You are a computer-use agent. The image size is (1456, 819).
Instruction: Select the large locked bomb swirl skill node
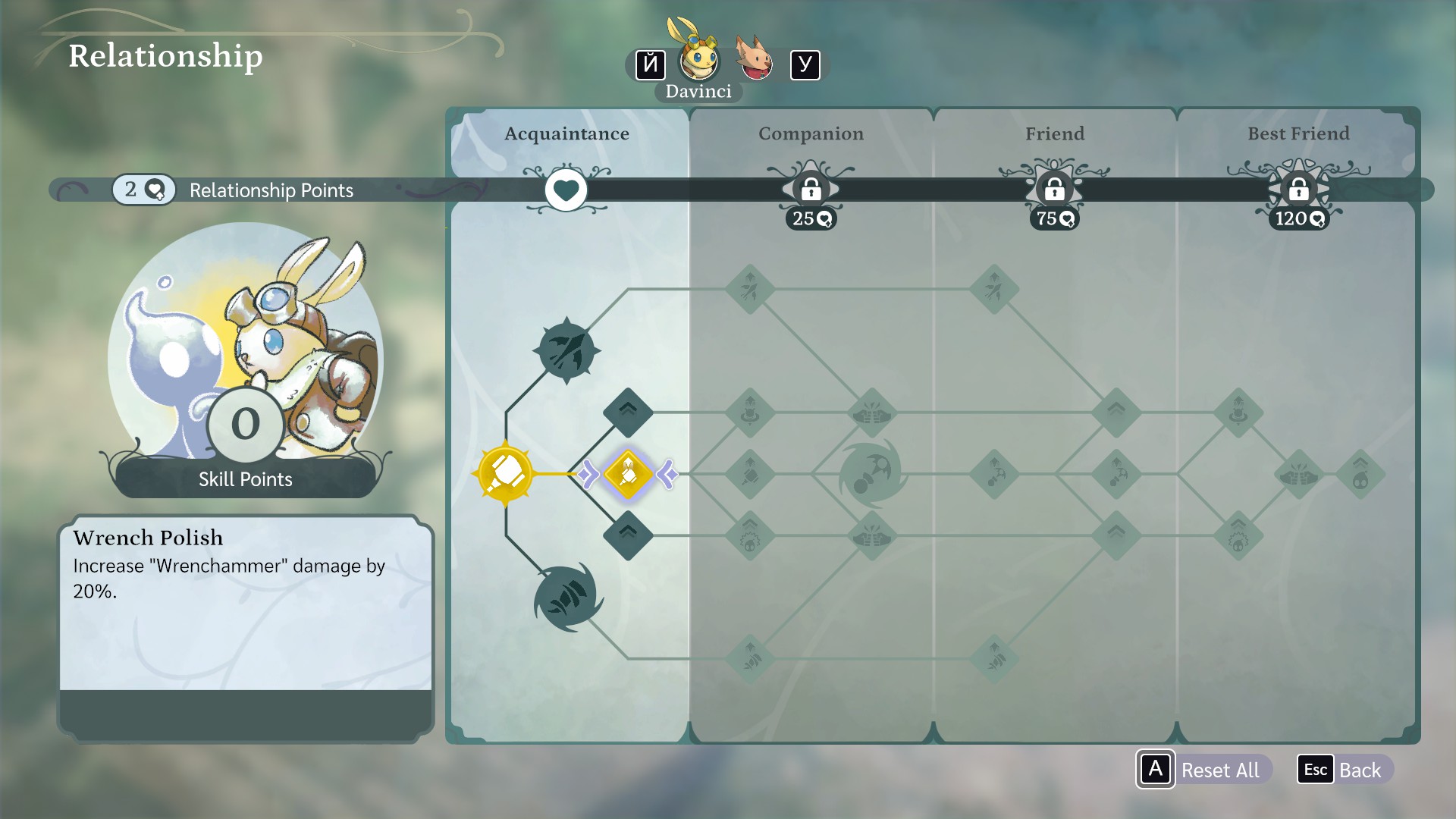tap(871, 475)
